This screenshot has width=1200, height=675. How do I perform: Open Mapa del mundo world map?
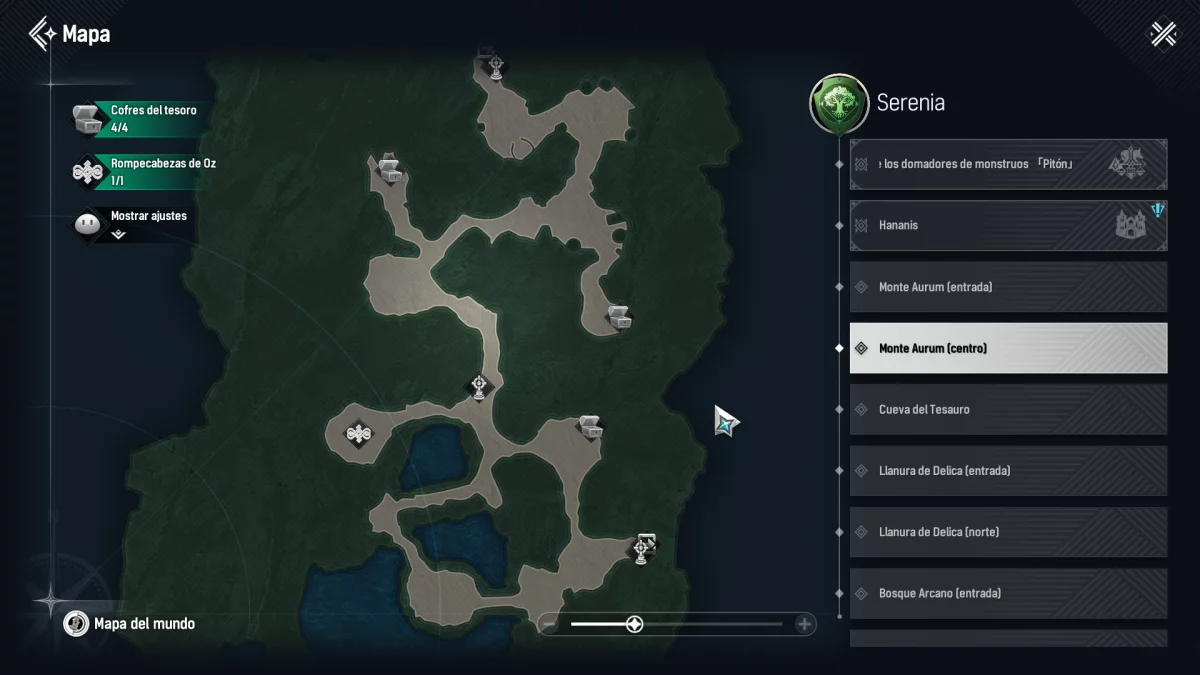[130, 624]
